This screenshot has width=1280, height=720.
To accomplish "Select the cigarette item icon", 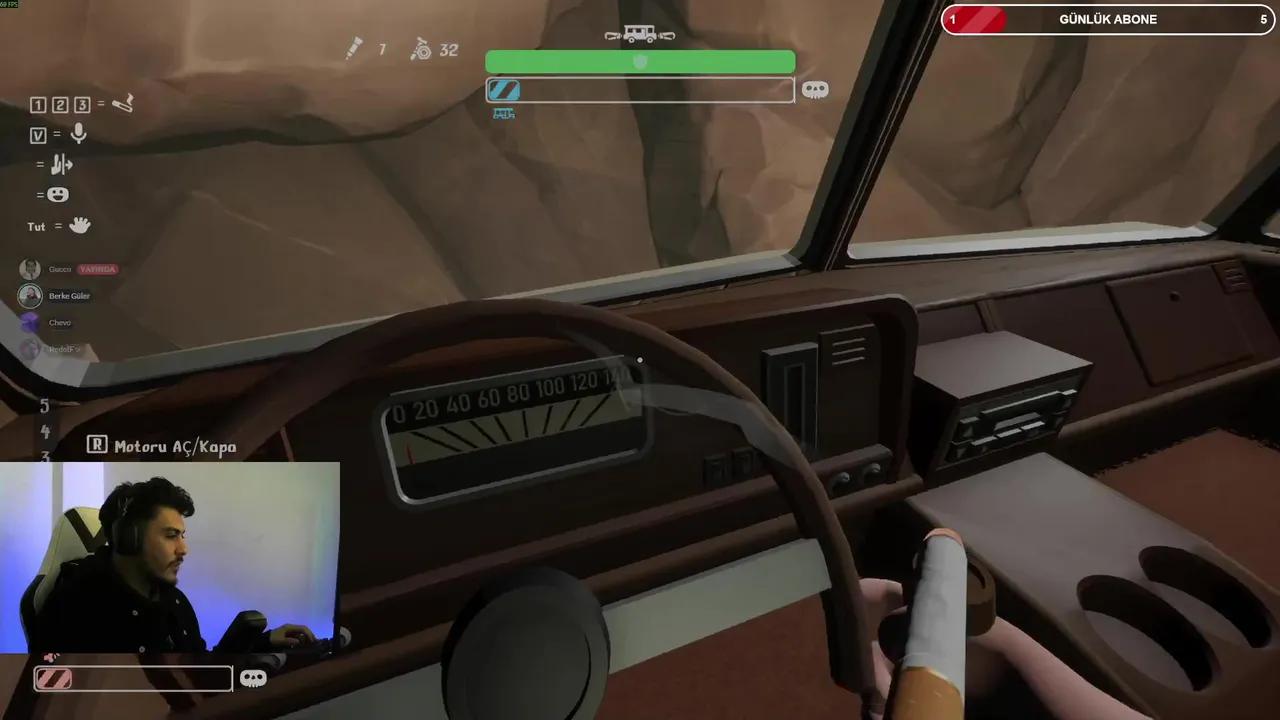I will 122,104.
